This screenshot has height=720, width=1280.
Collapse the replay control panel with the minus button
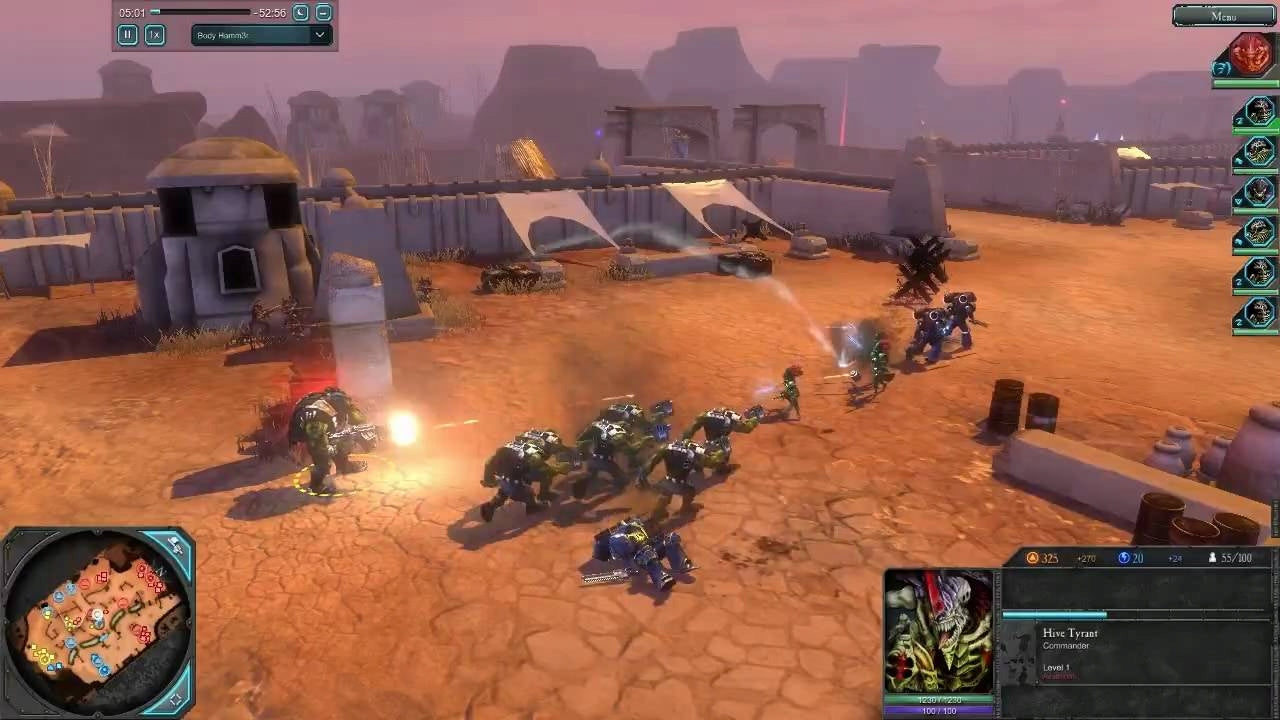(322, 13)
